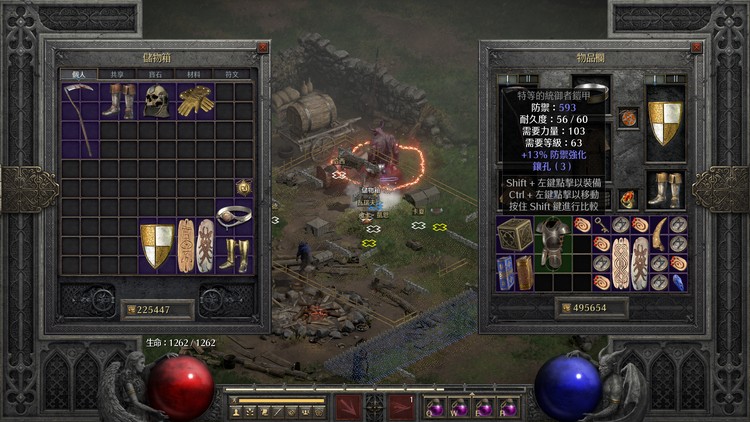Show the 符文 stash tab
The image size is (750, 422).
231,74
